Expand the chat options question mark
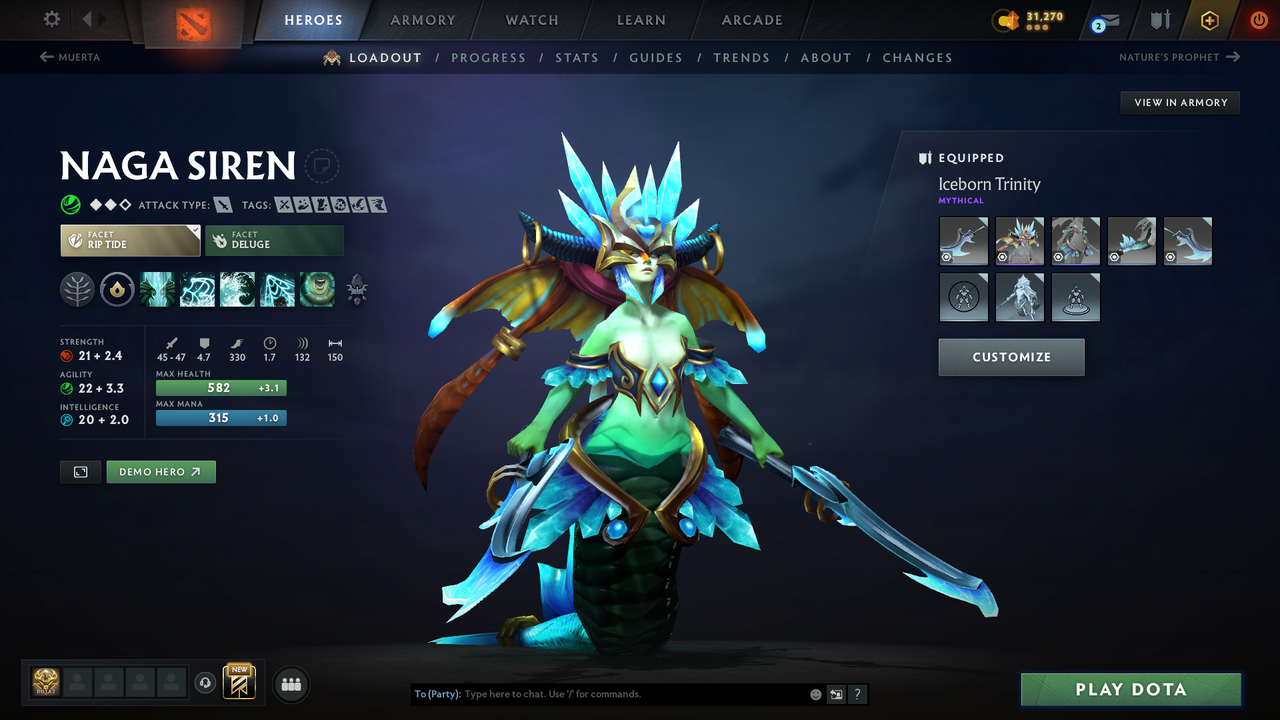 pos(857,694)
